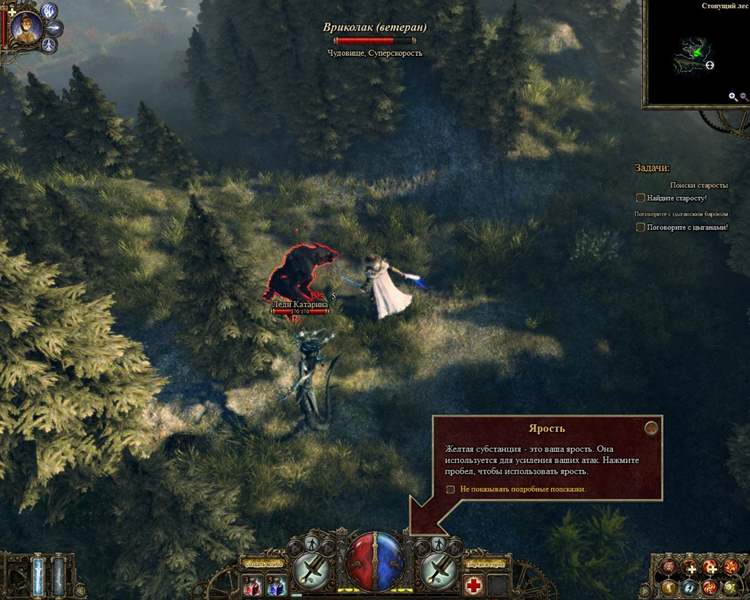Select the 'Поговорите с цыганами!' quest objective
Screen dimensions: 750x600
tap(641, 228)
